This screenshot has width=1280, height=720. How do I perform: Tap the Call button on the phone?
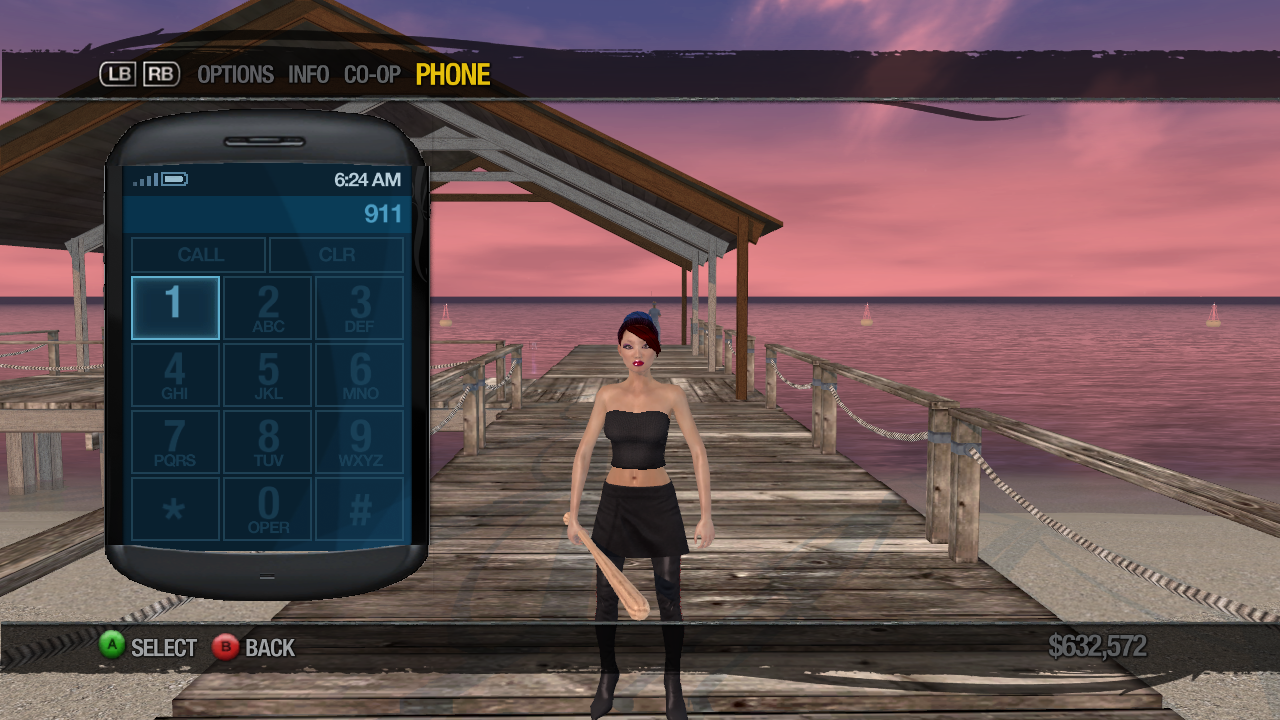[199, 255]
